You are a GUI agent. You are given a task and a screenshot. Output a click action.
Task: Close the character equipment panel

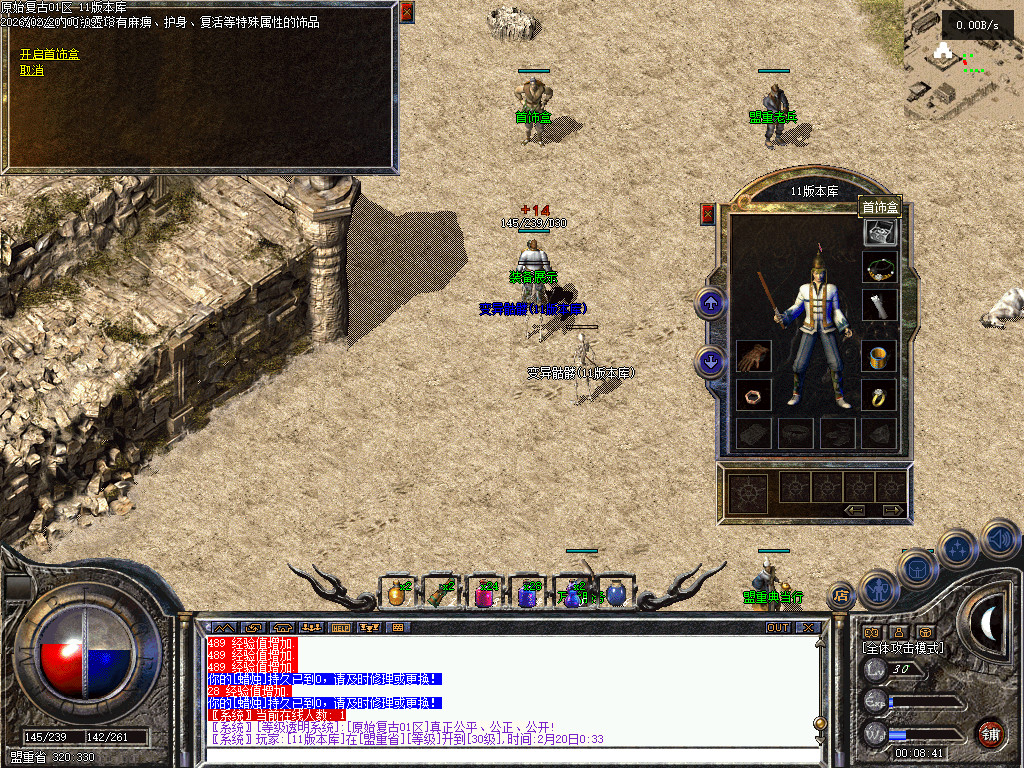708,214
